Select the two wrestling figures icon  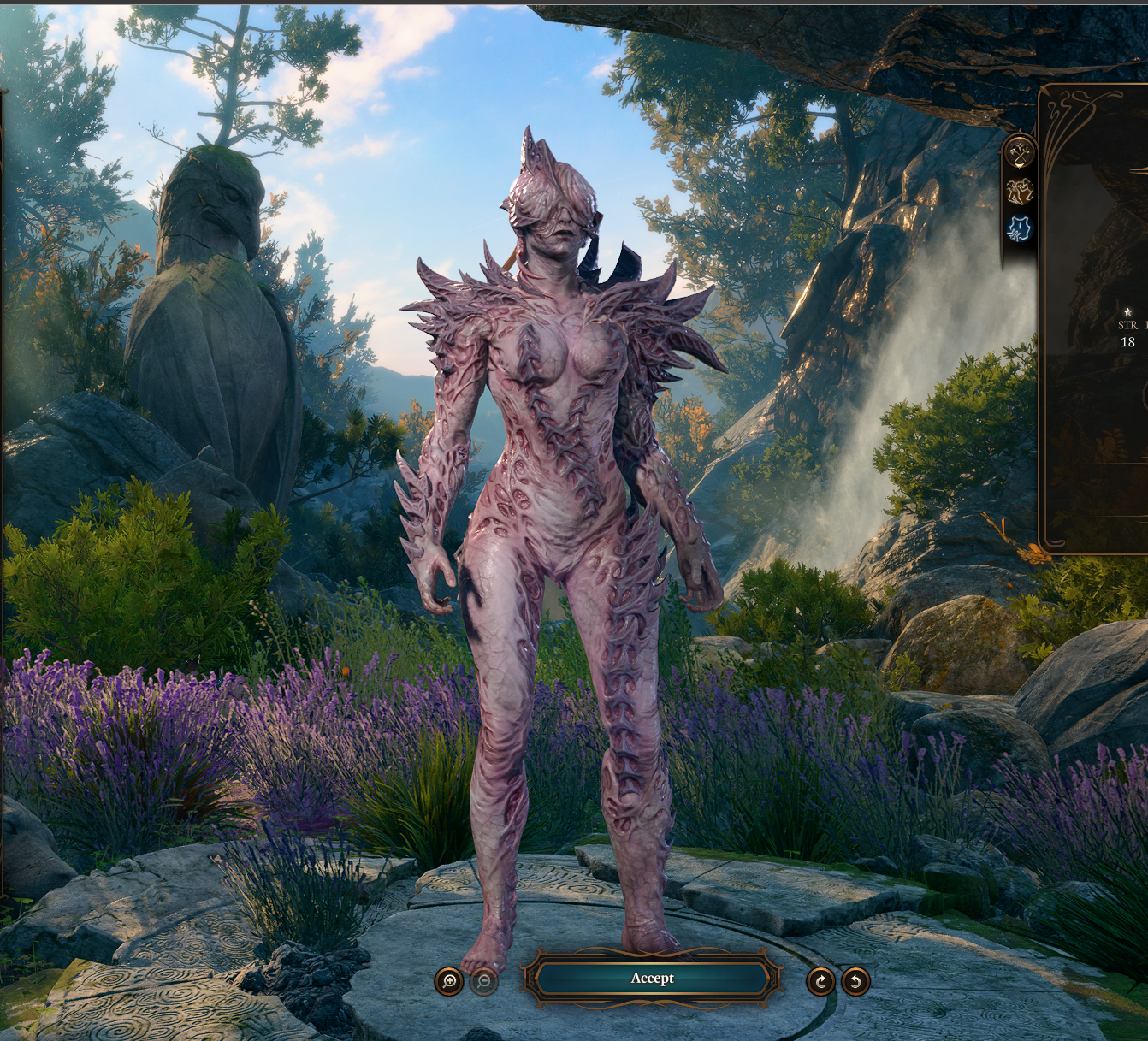tap(1020, 191)
